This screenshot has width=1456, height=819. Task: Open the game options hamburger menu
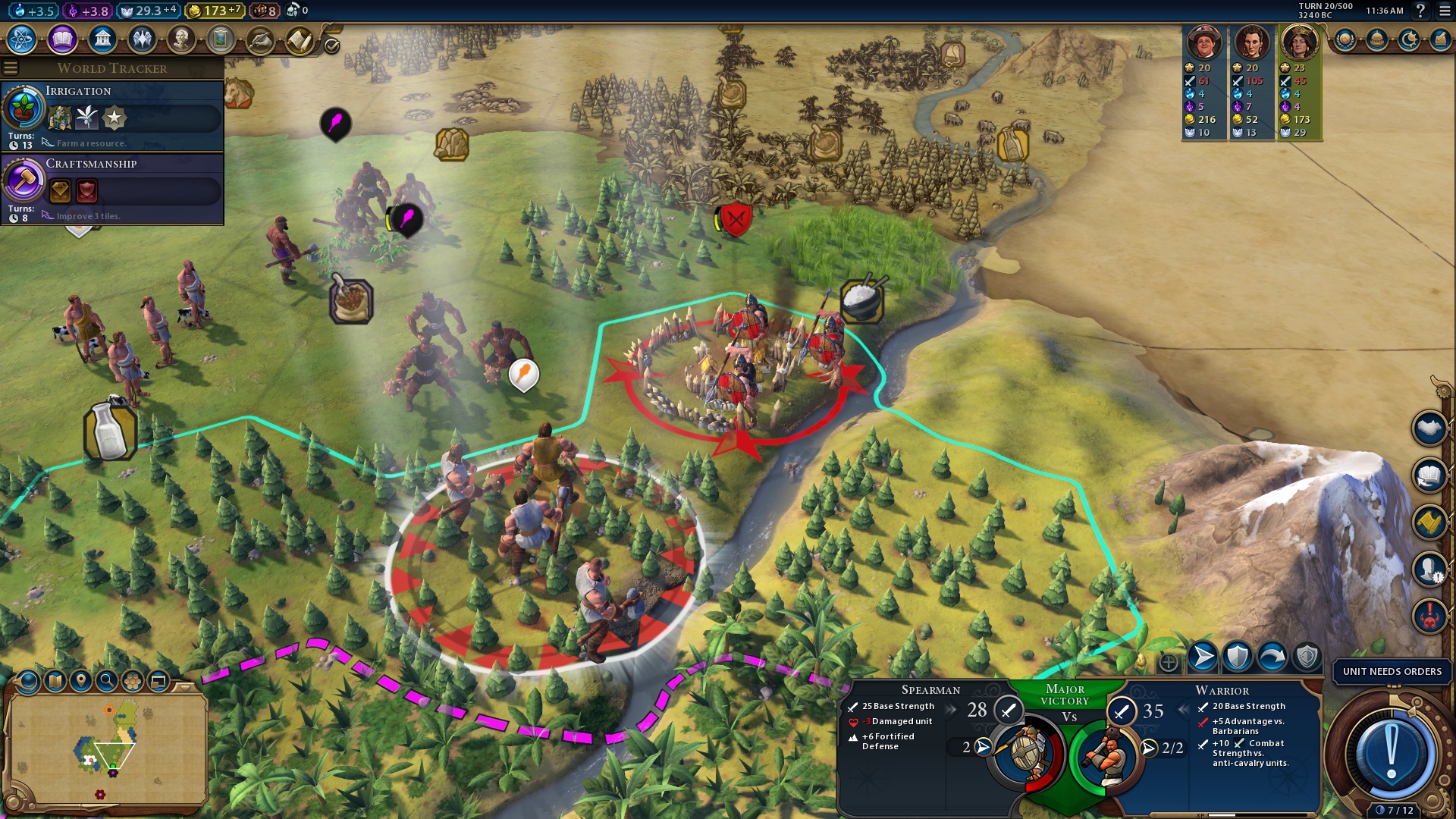click(1445, 11)
